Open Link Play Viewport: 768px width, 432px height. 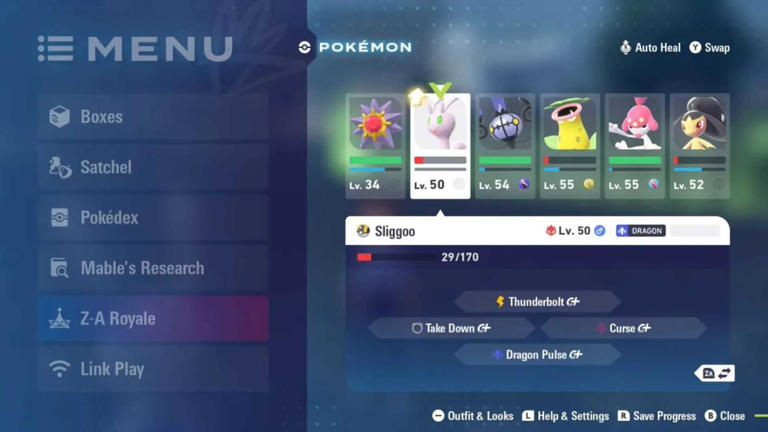click(152, 369)
